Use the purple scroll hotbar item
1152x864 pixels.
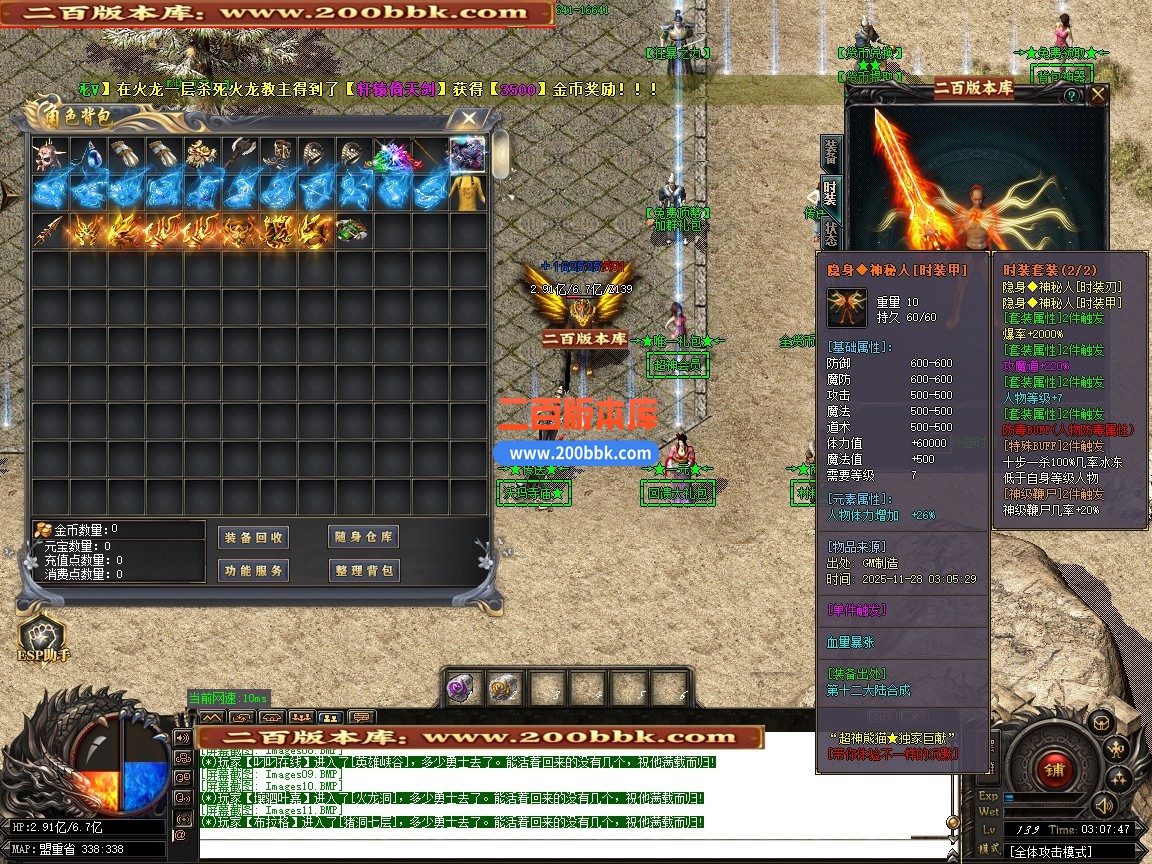click(461, 688)
